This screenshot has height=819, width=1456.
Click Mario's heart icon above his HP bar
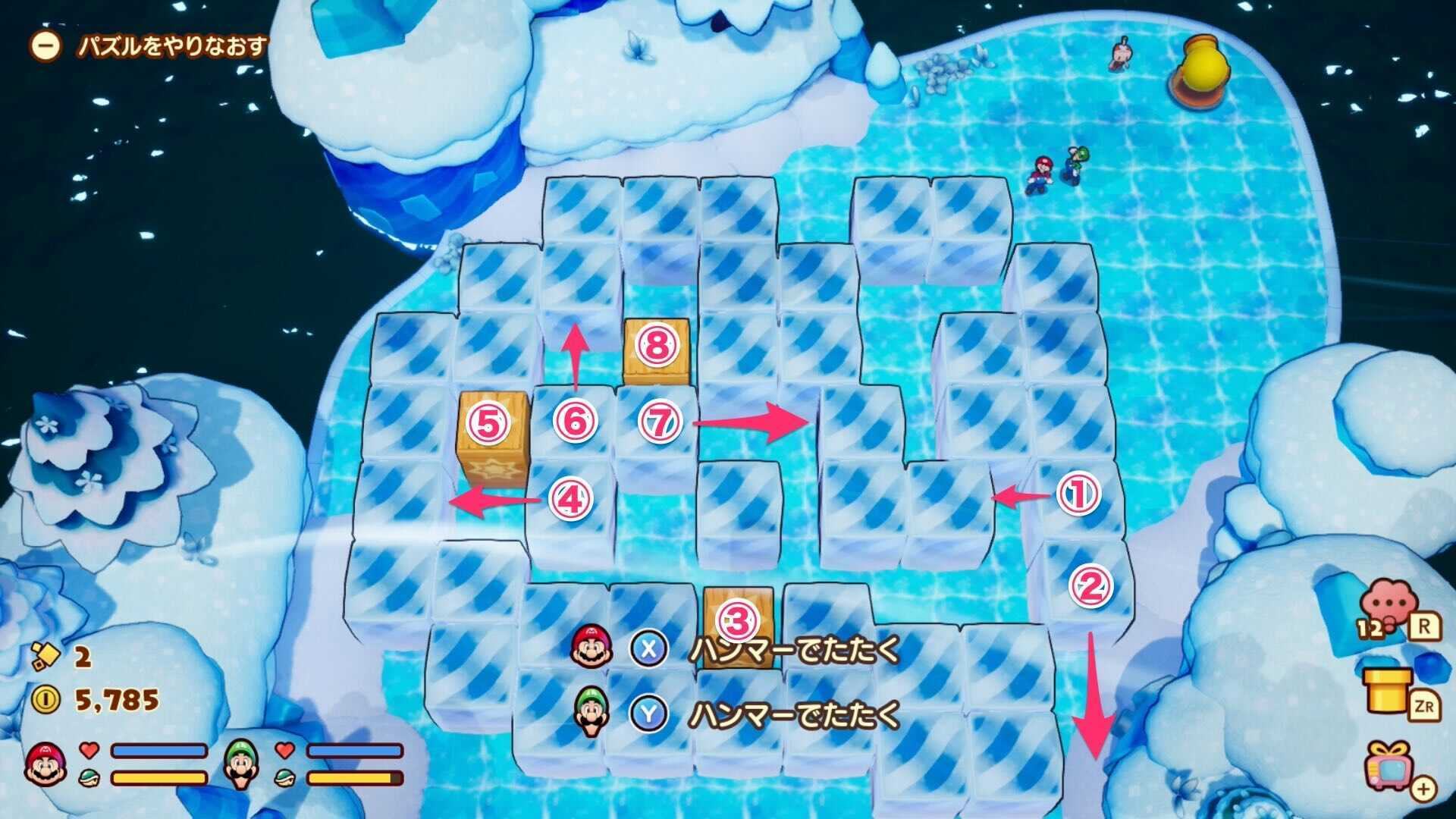[87, 752]
